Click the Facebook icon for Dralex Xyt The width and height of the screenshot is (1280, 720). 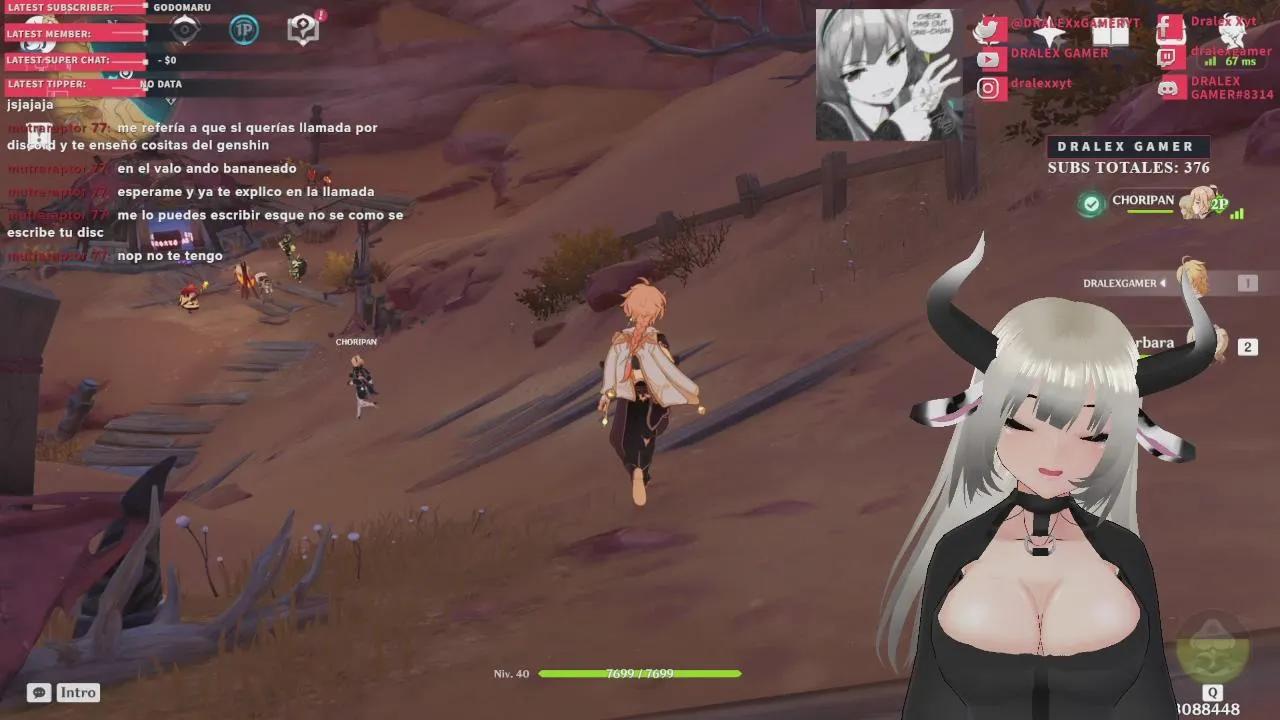point(1164,25)
